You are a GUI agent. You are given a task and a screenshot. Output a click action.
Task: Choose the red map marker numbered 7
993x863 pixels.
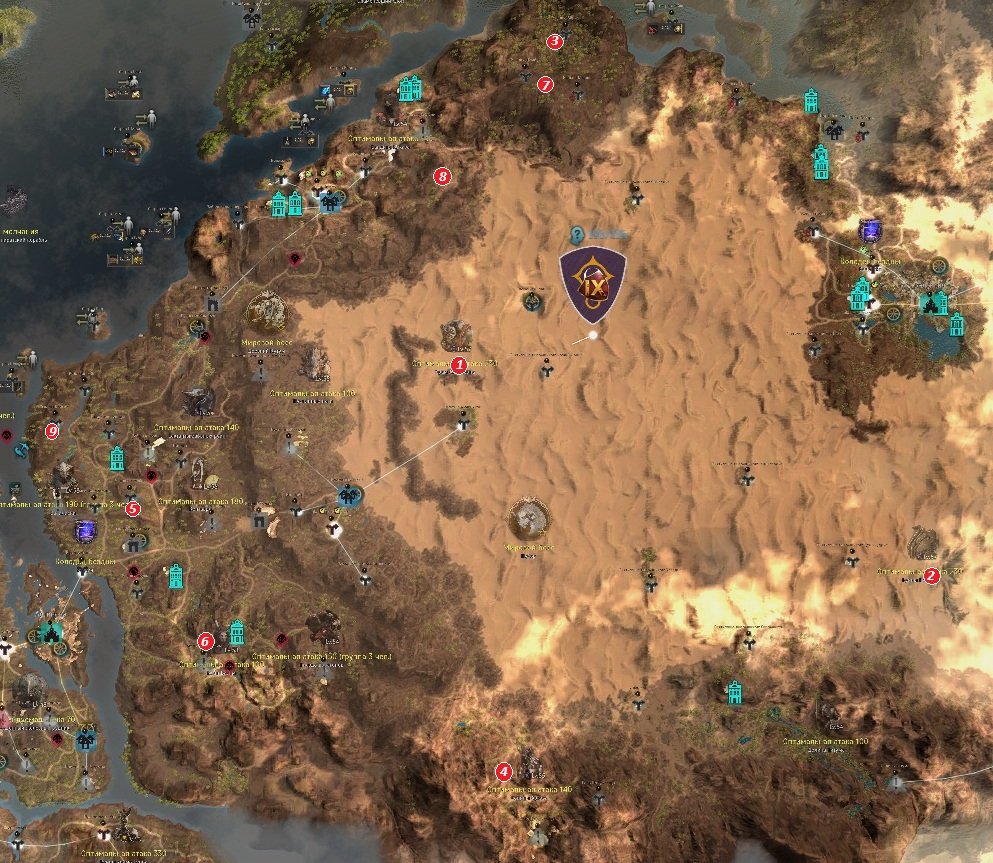coord(545,84)
